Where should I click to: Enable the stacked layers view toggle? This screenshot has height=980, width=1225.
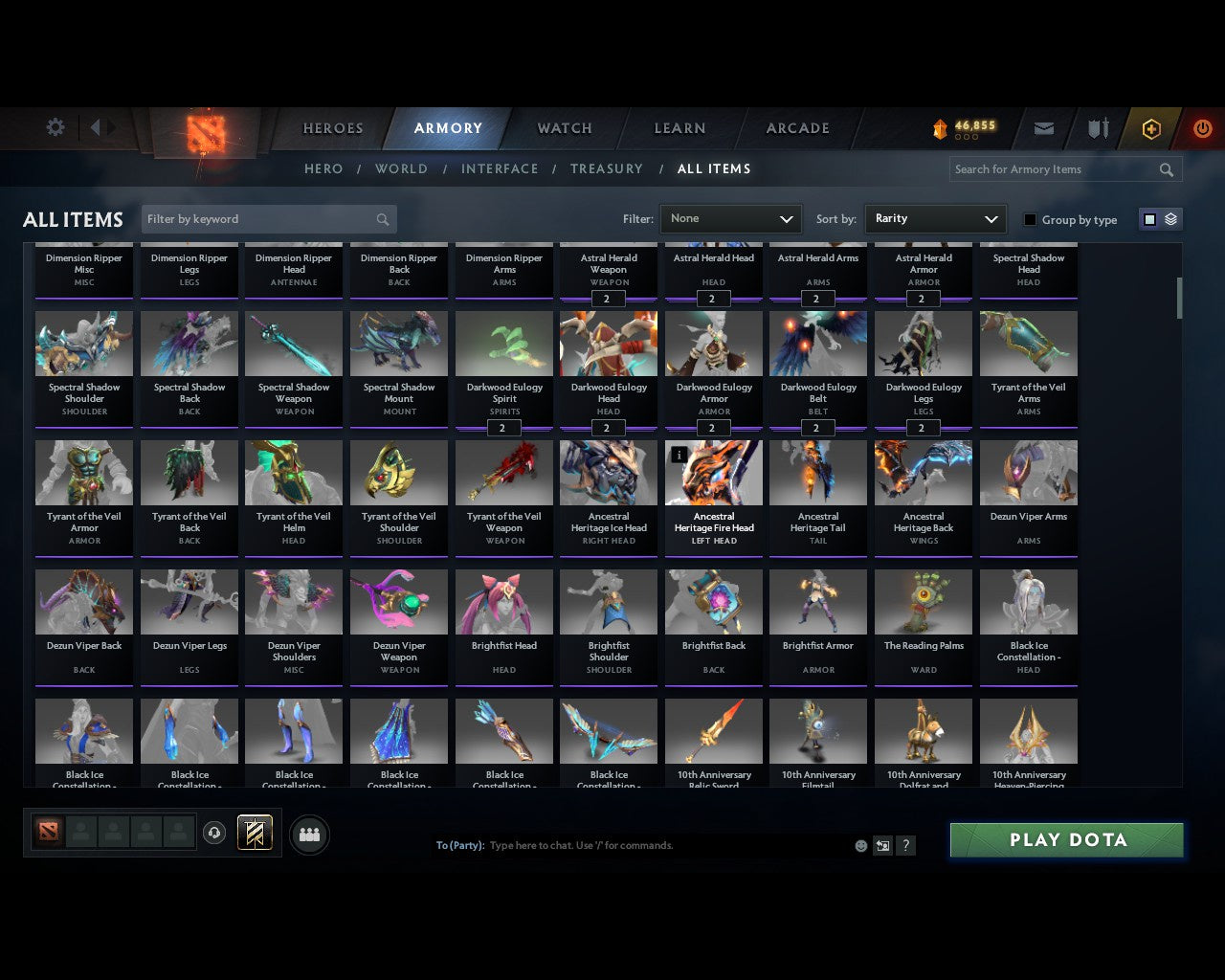click(x=1169, y=218)
